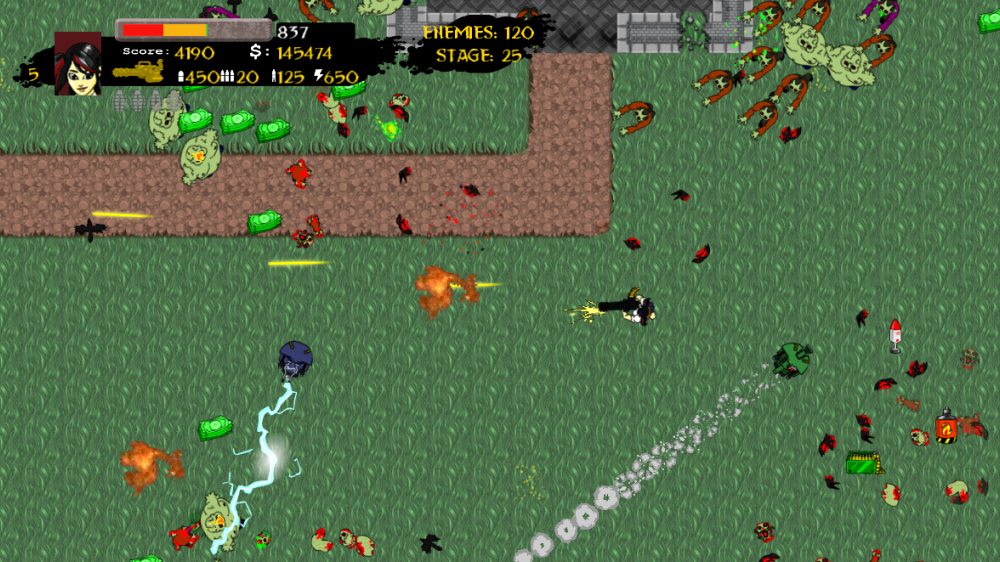Select the golden minigun weapon icon
This screenshot has width=1000, height=562.
138,73
